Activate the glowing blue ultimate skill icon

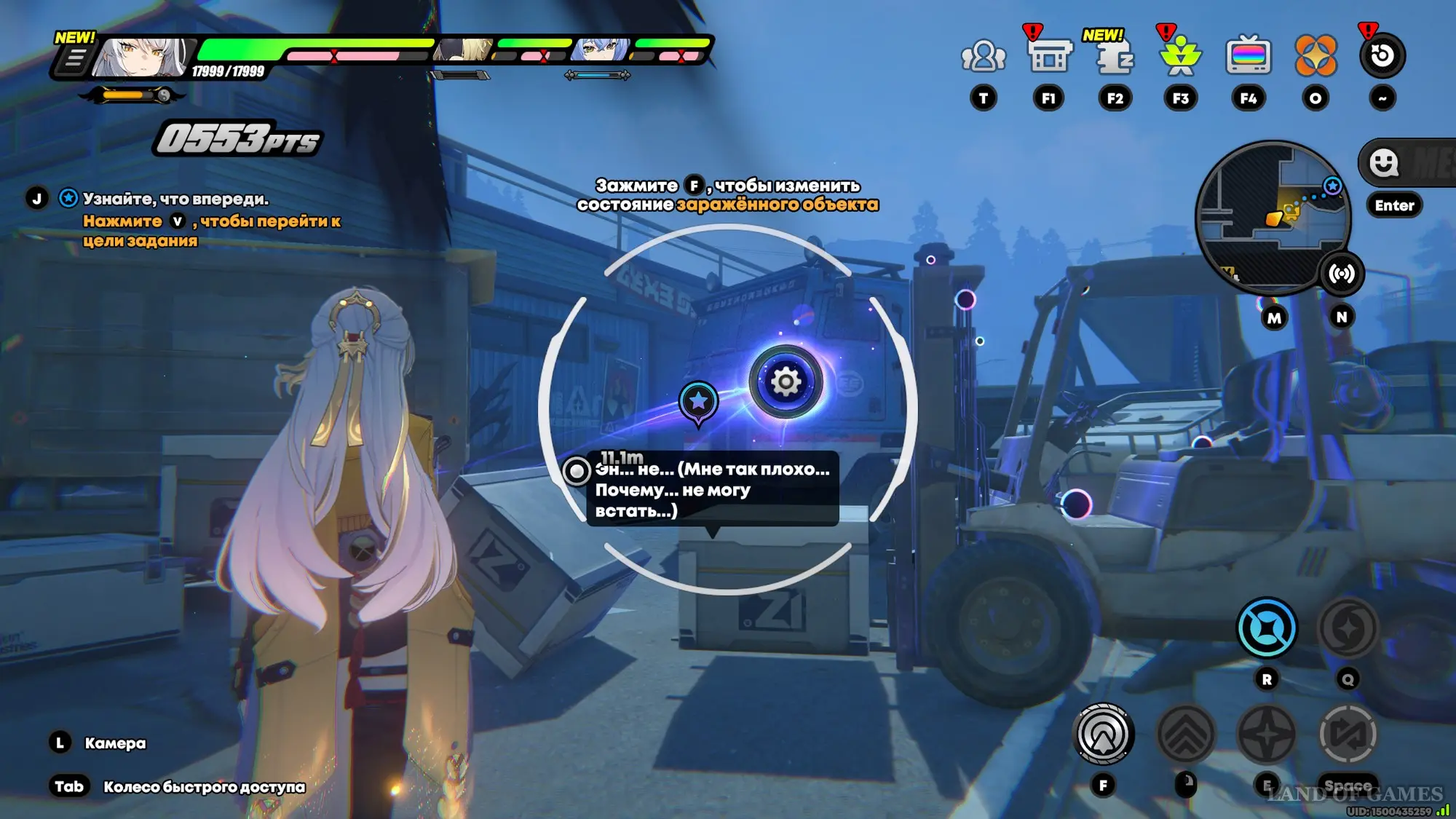pyautogui.click(x=1266, y=628)
